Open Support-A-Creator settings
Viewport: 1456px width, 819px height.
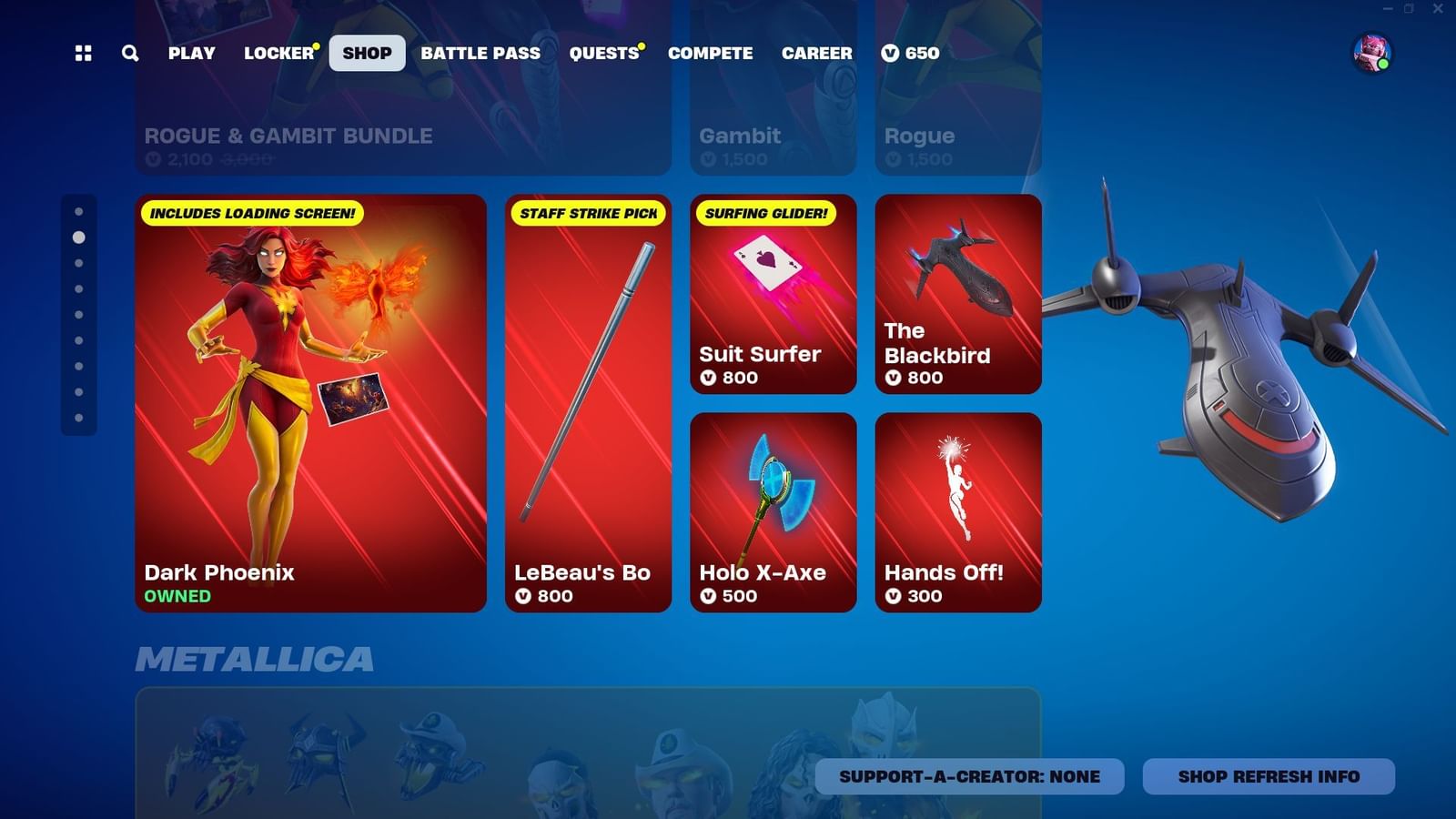(972, 776)
